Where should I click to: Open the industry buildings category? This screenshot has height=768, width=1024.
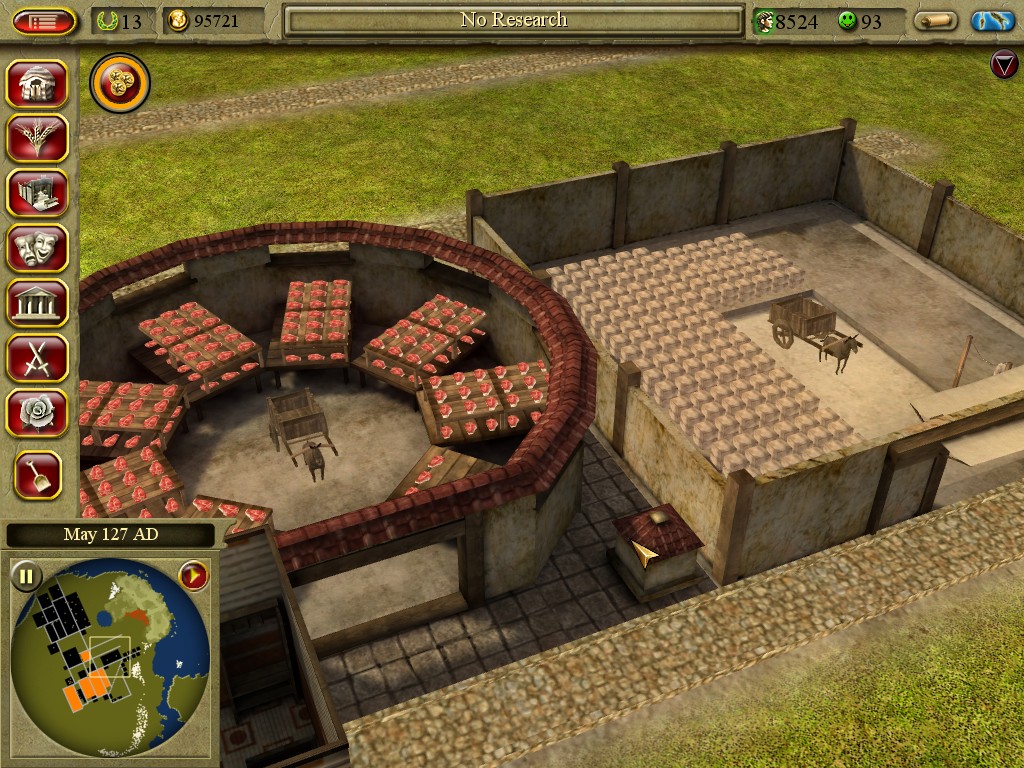click(38, 194)
